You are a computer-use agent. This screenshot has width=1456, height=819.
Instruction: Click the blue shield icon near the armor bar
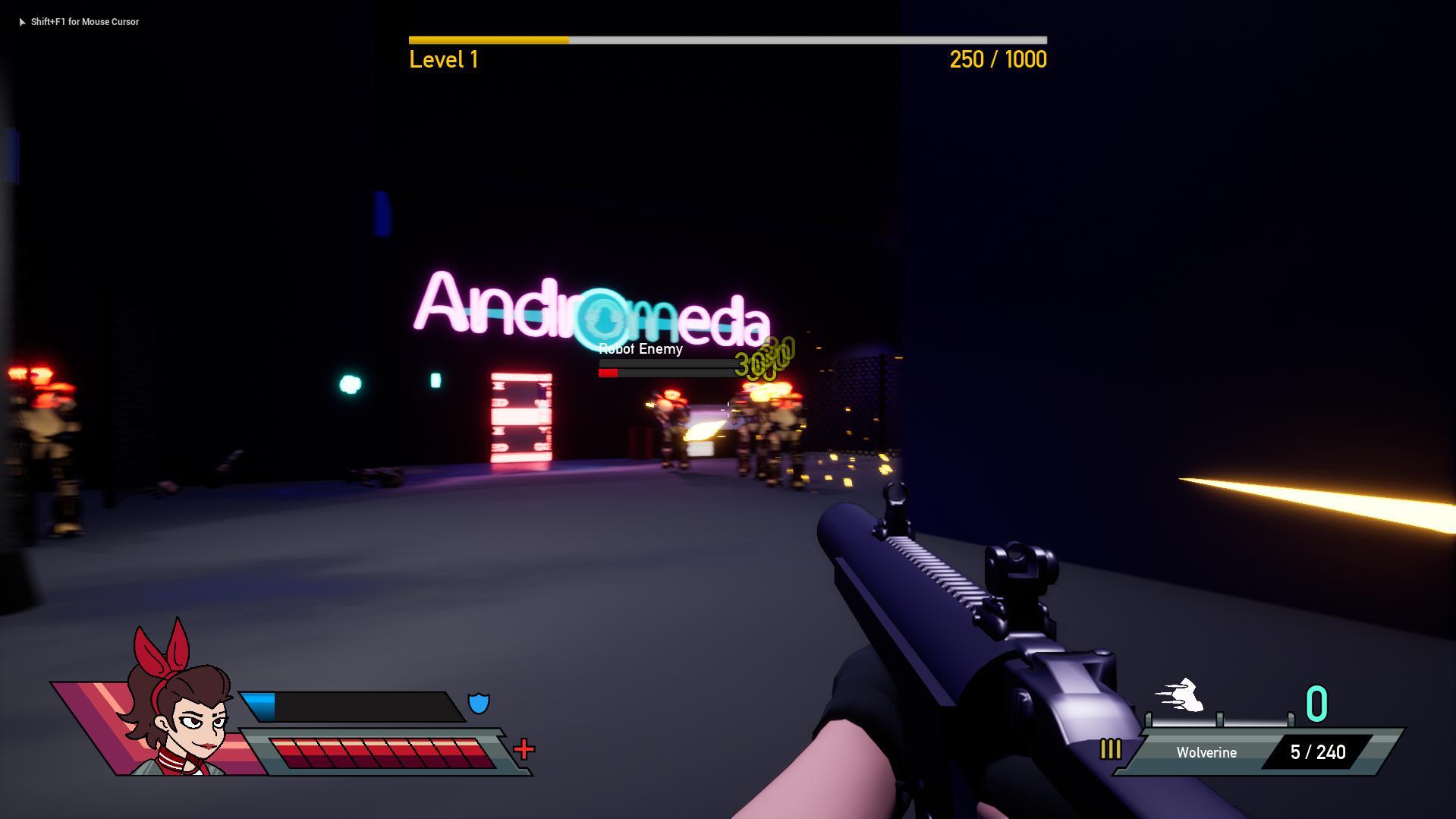click(479, 704)
